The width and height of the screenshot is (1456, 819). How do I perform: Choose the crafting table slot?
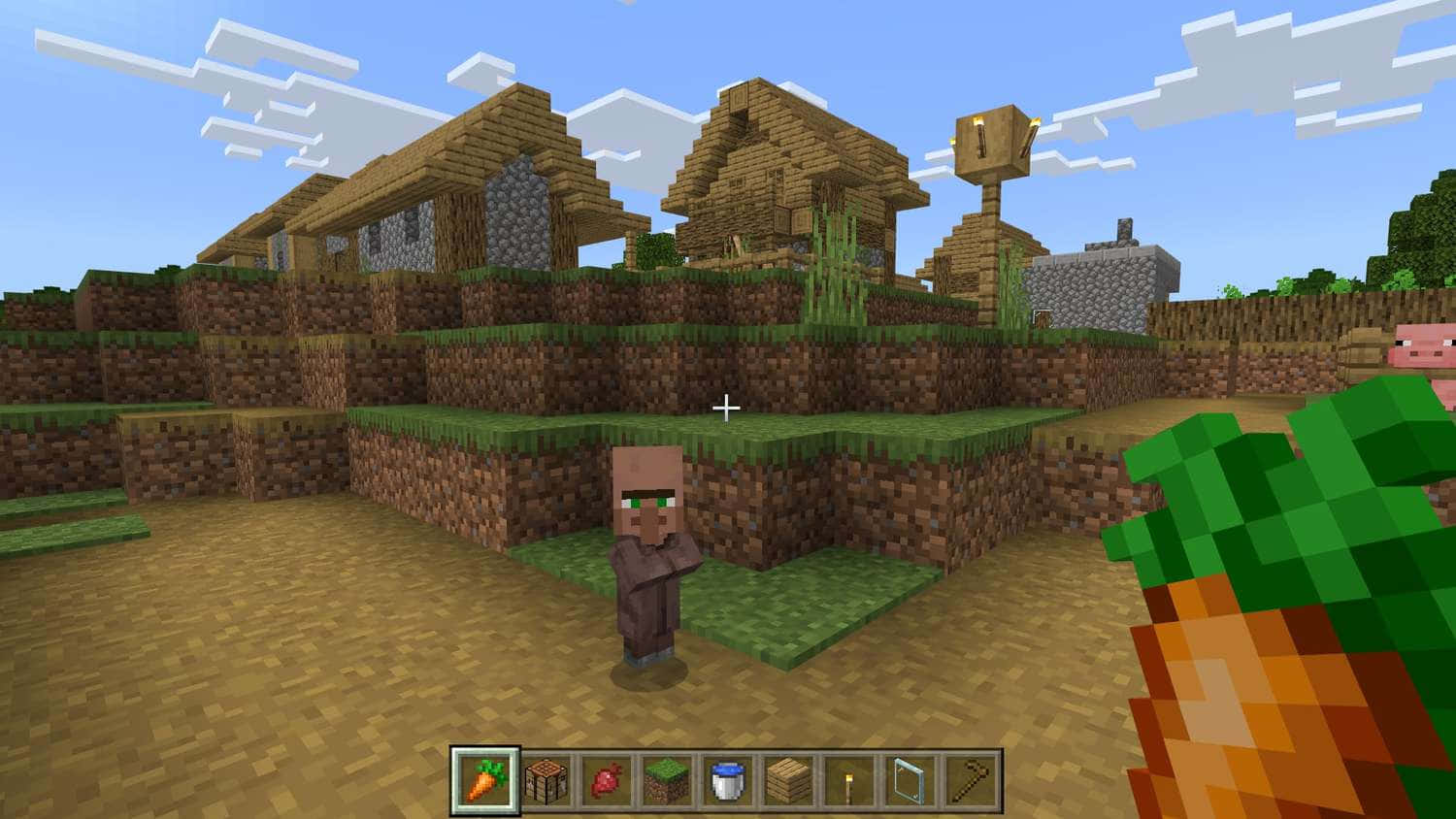click(x=546, y=779)
